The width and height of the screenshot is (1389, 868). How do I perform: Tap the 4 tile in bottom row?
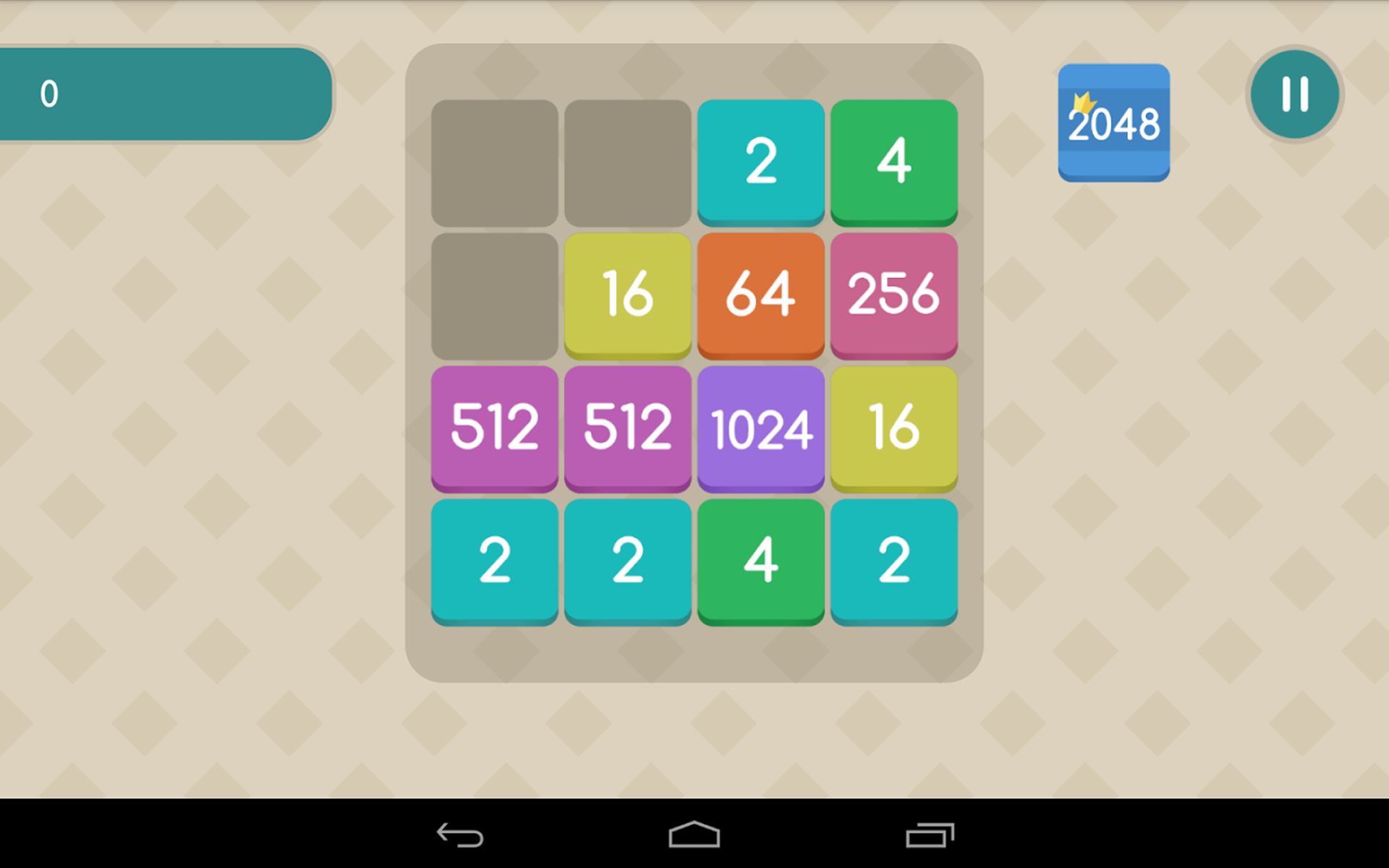[760, 562]
